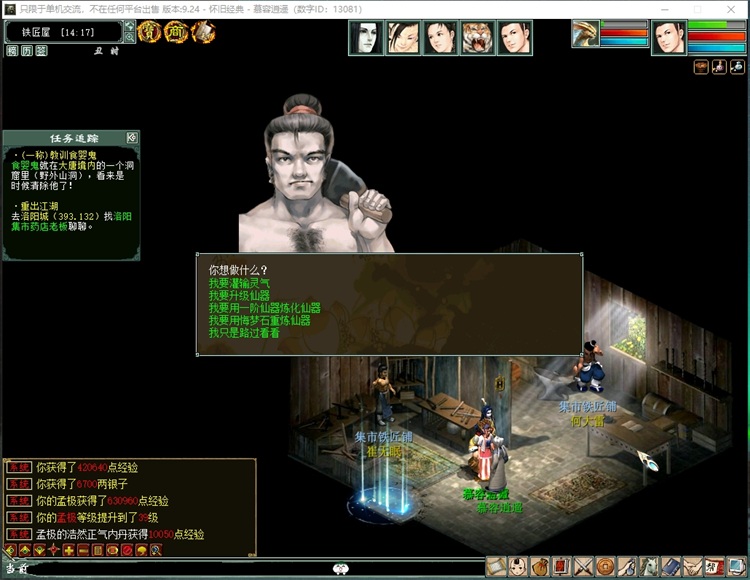This screenshot has width=750, height=580.
Task: Choose "我要灌输灵气" dialogue option
Action: 244,283
